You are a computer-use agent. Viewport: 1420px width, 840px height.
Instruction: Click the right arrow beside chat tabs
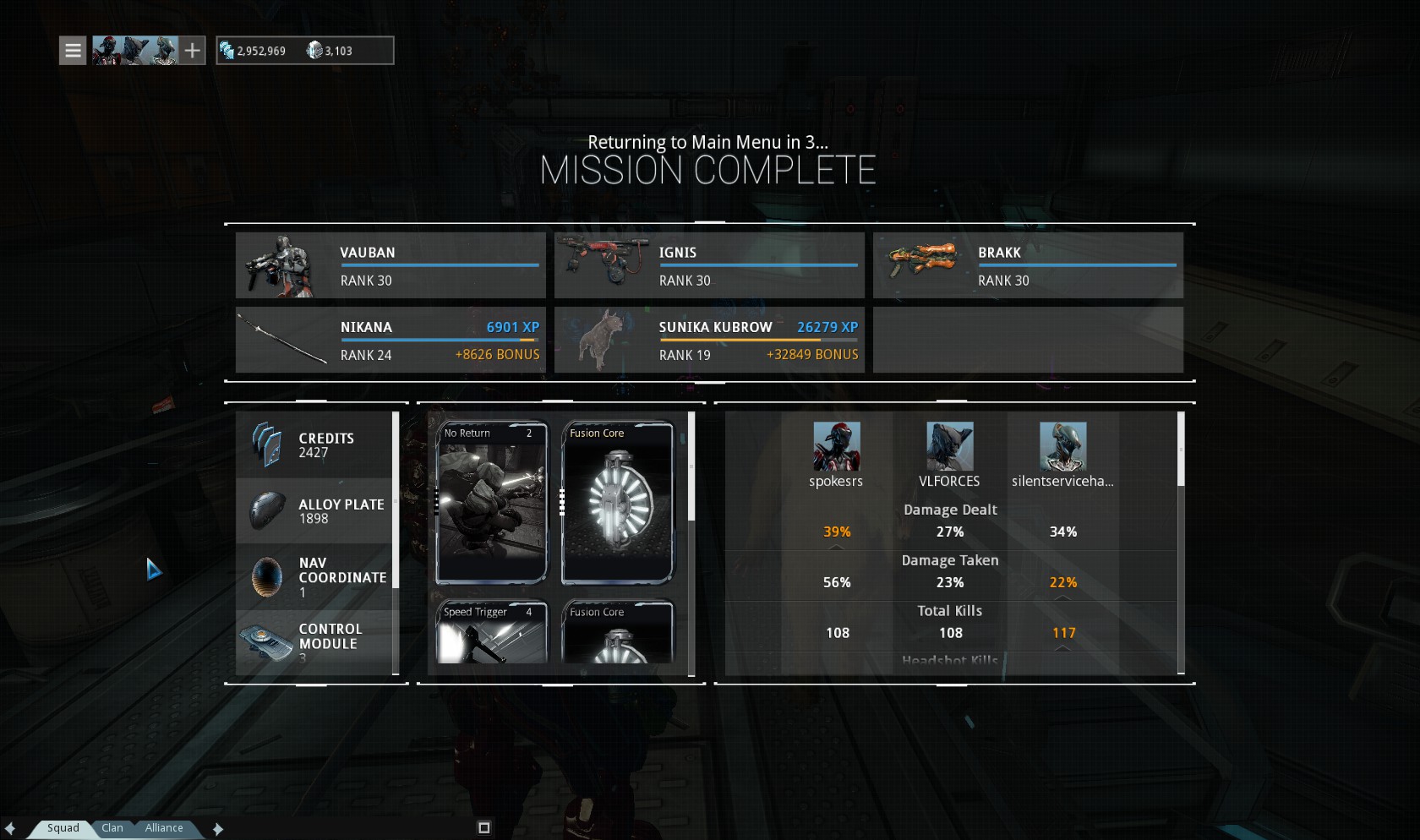[x=218, y=829]
